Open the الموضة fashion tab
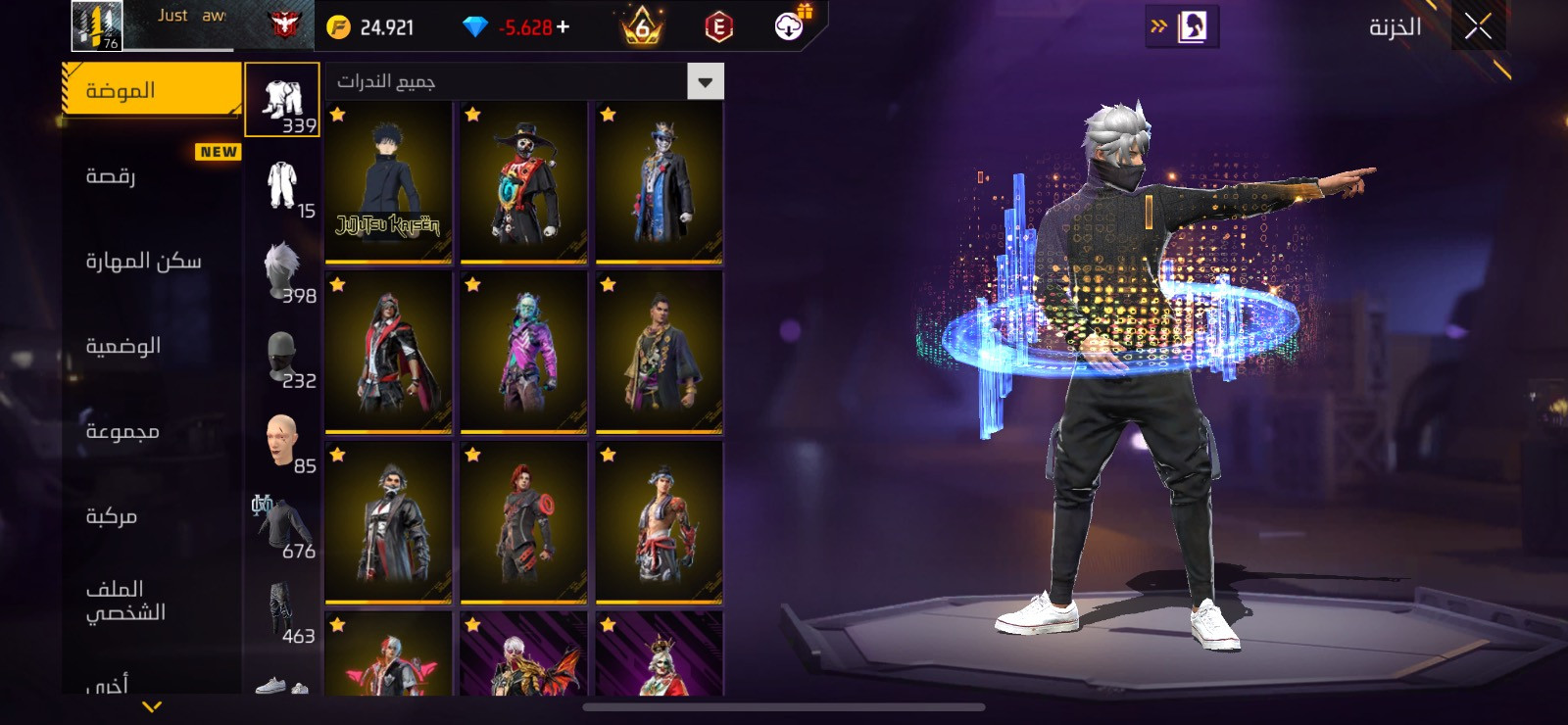Screen dimensions: 1568x725 (151, 90)
